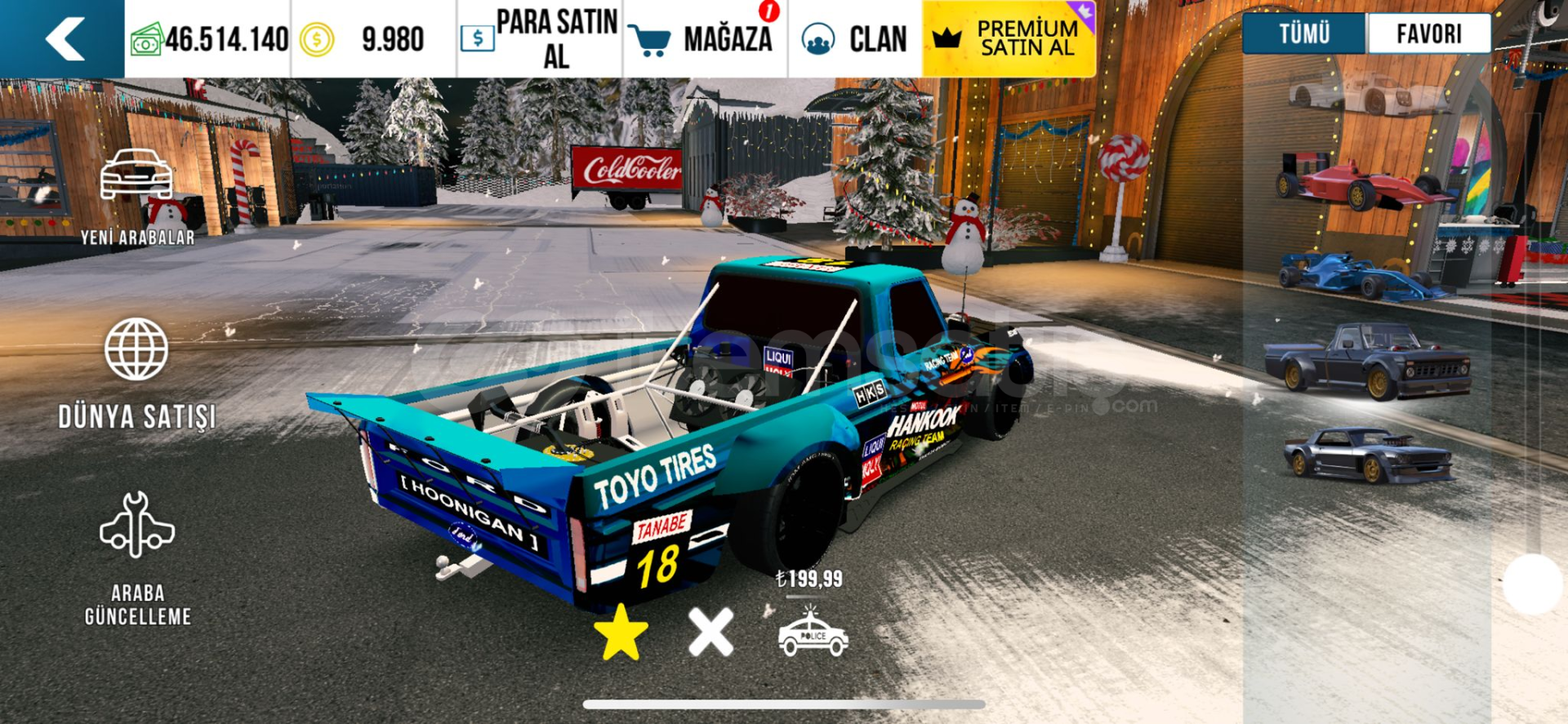
Task: Click the car list scrollbar handle
Action: coord(1532,584)
